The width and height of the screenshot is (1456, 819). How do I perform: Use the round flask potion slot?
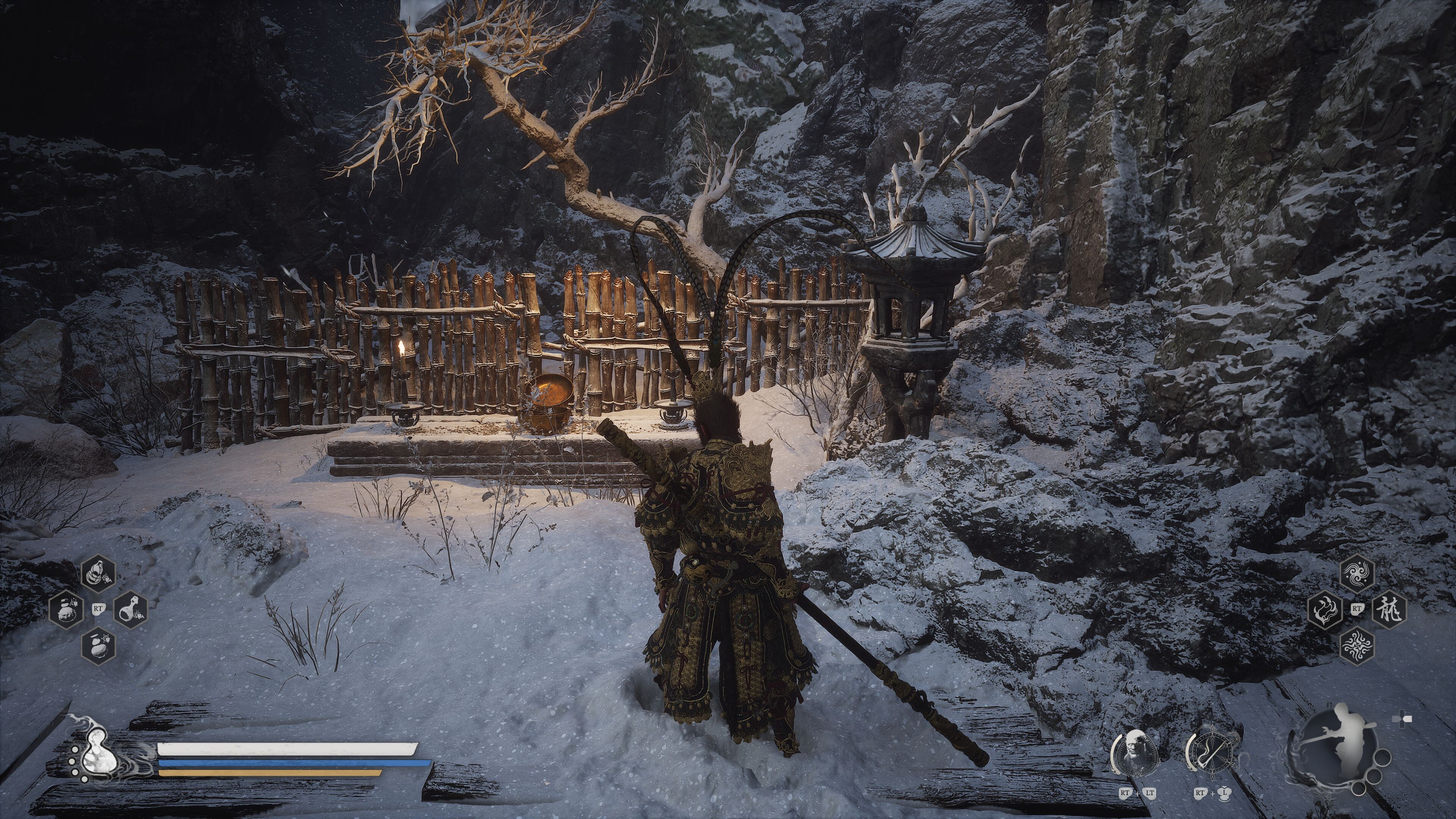coord(131,610)
